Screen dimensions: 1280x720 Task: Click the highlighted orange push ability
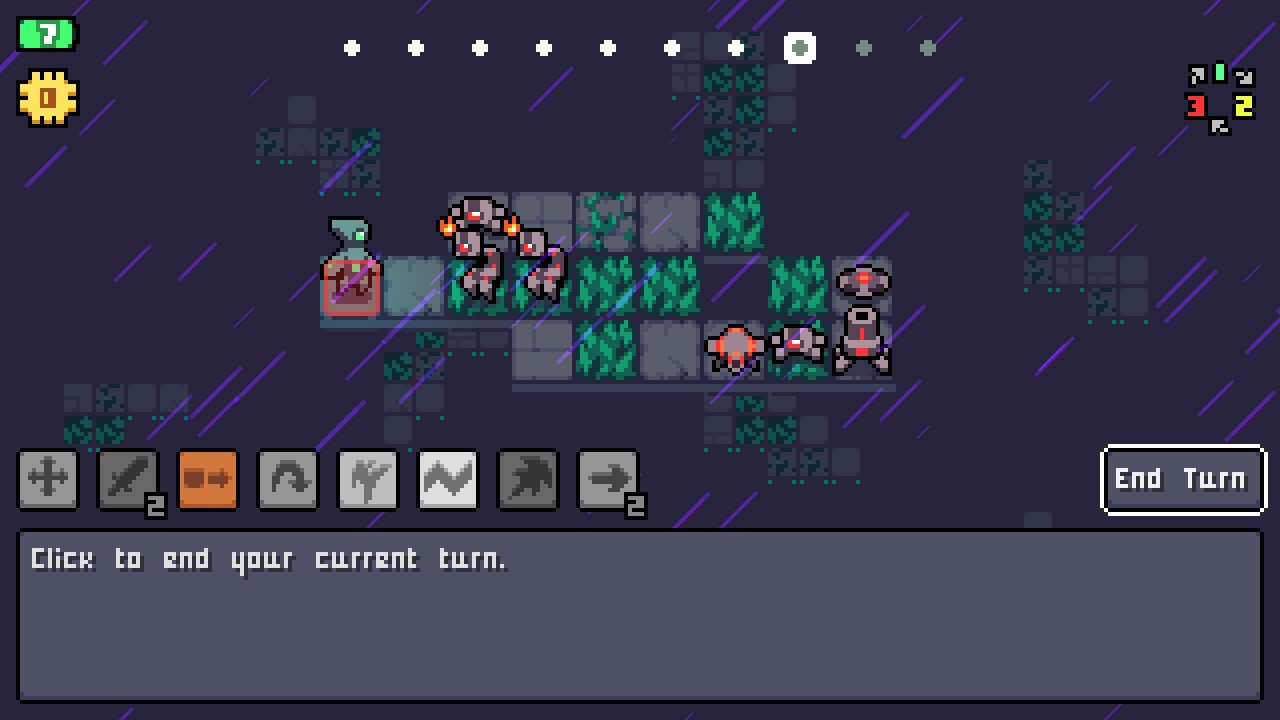click(208, 479)
